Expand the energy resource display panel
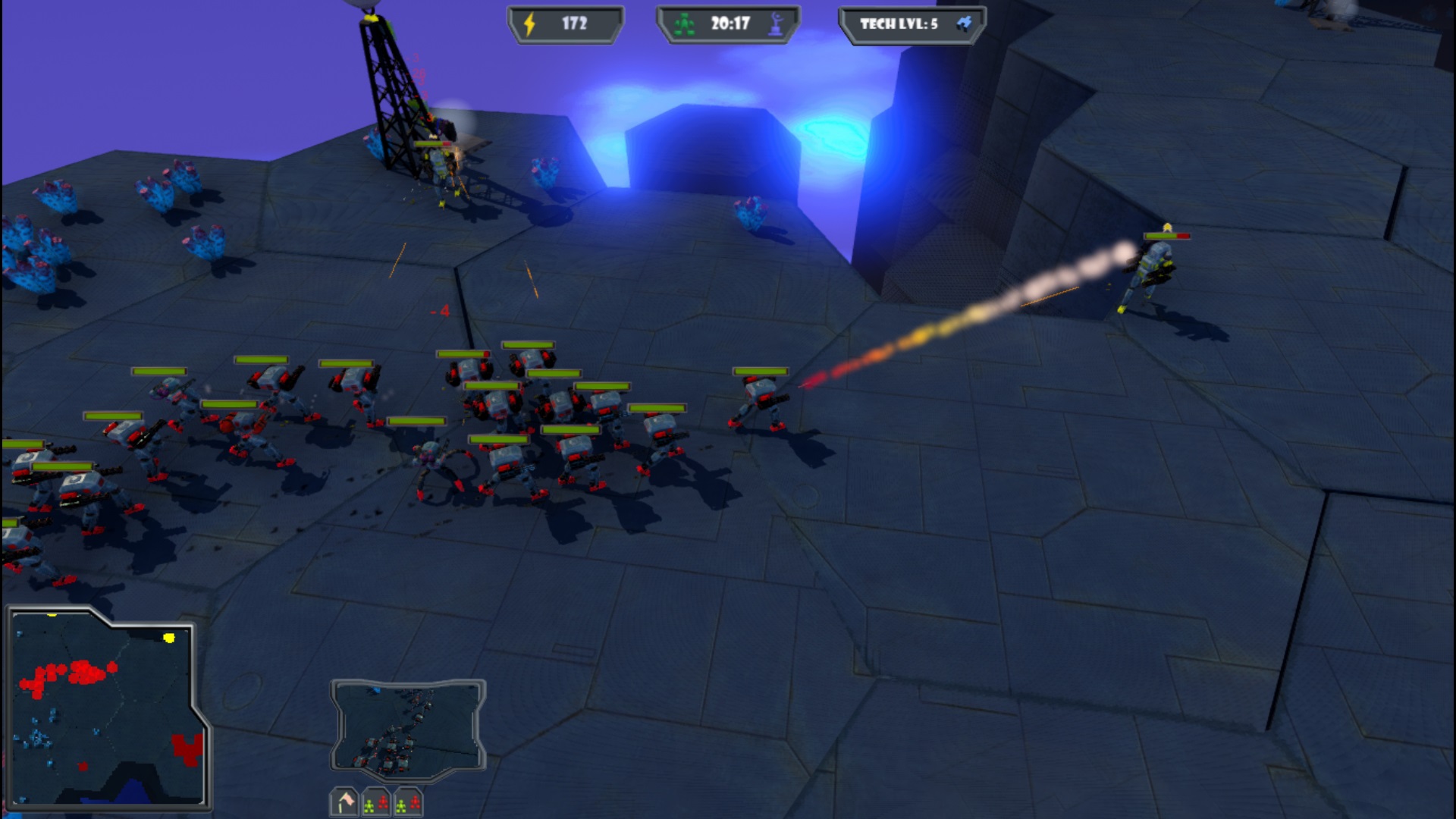The height and width of the screenshot is (819, 1456). click(565, 22)
